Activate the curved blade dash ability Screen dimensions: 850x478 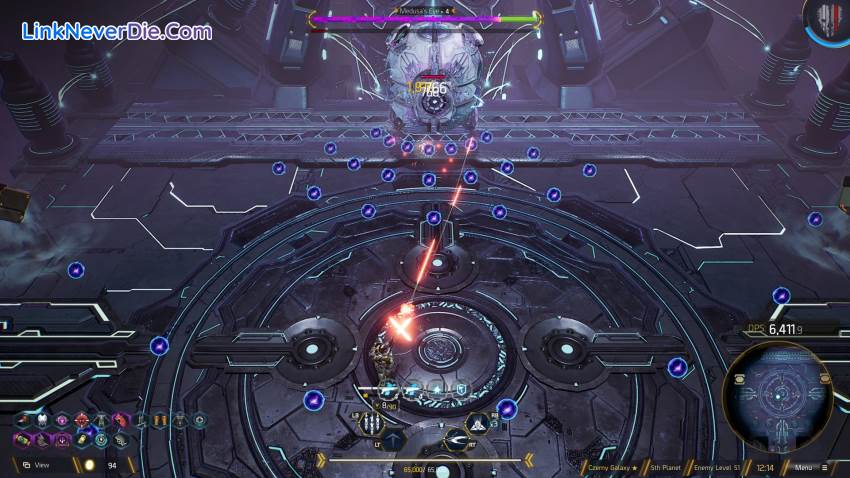point(456,440)
